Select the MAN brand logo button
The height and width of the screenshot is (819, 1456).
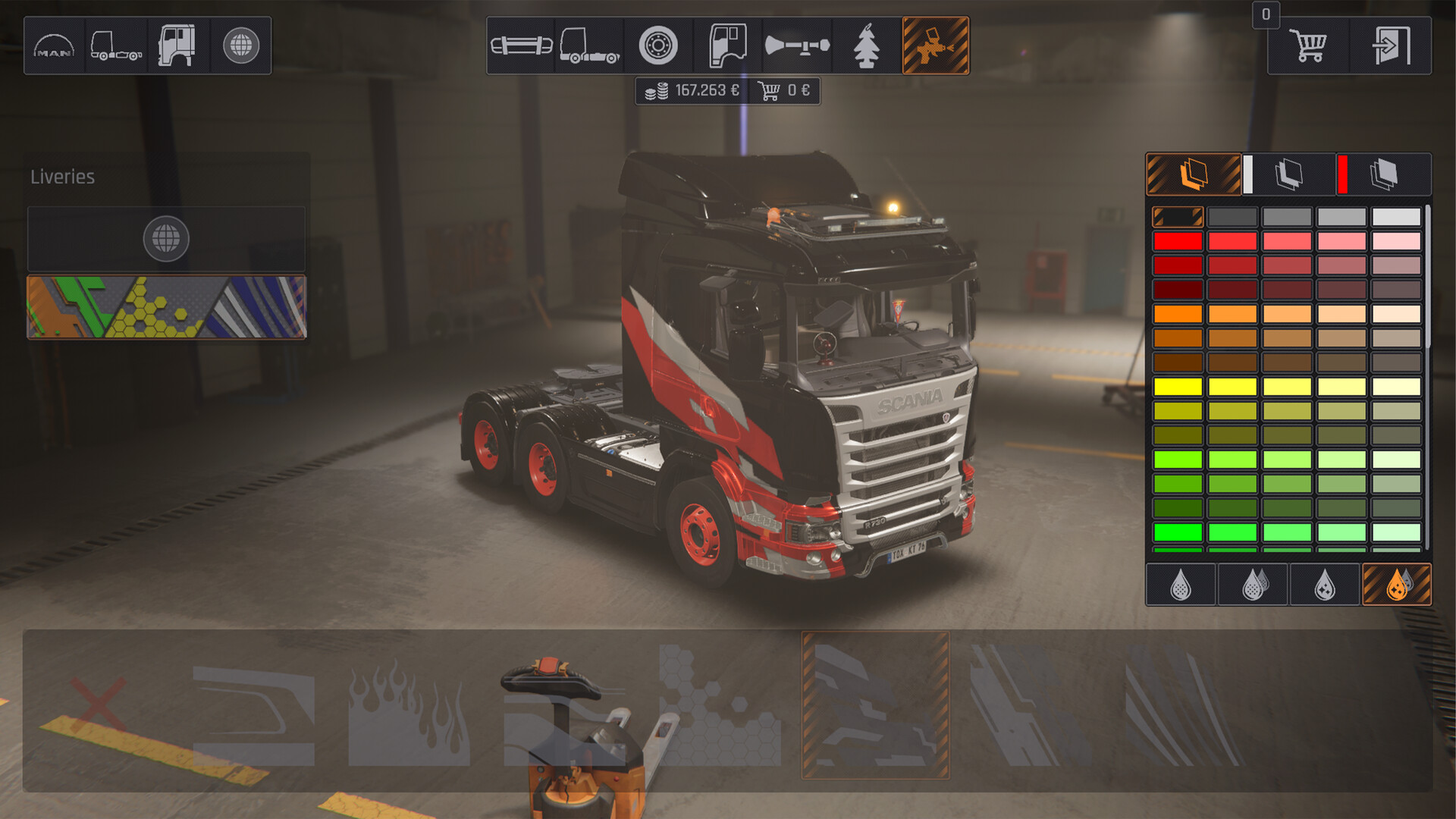pos(54,45)
